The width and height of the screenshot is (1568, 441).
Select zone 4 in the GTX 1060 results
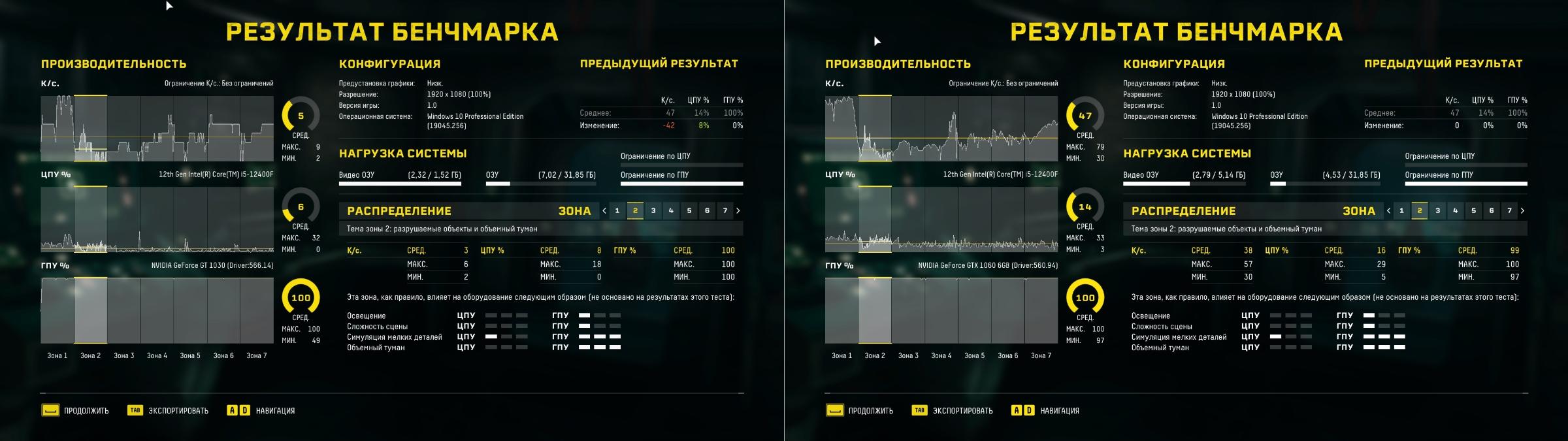click(1456, 210)
